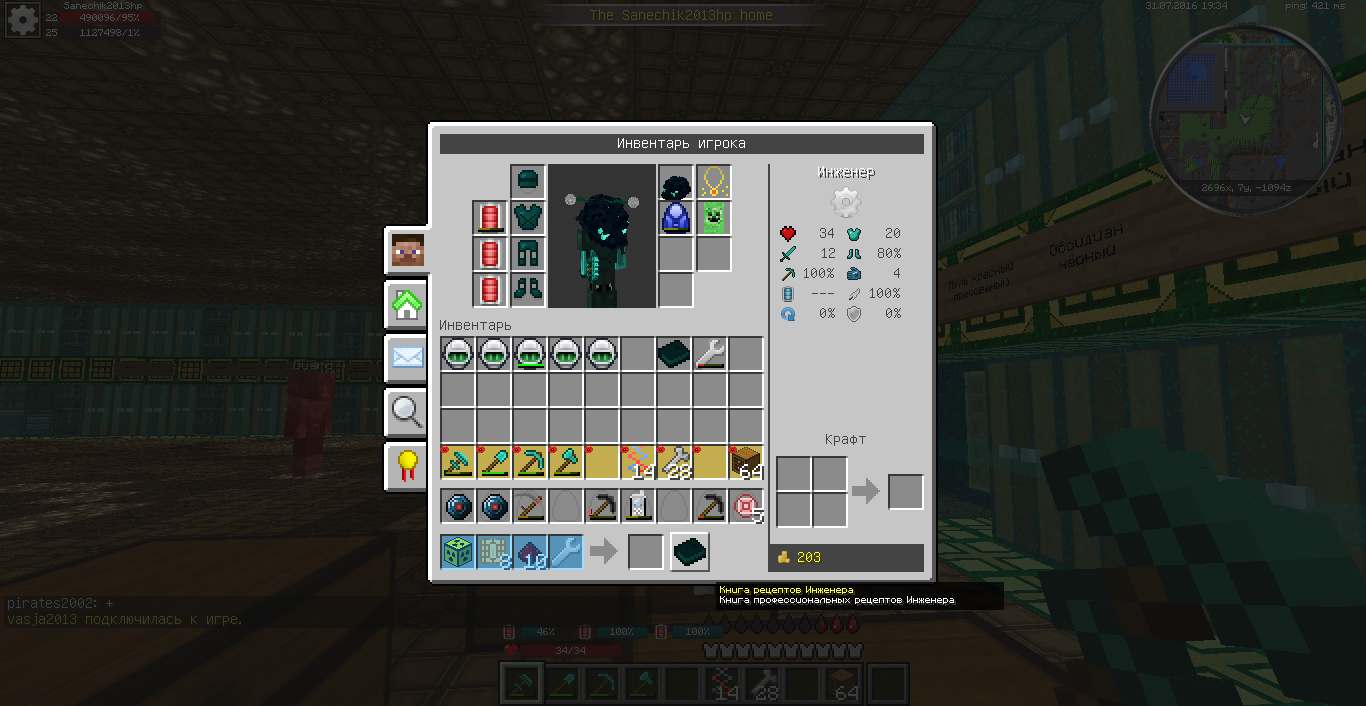Open the magnifying glass search tab

(x=407, y=411)
